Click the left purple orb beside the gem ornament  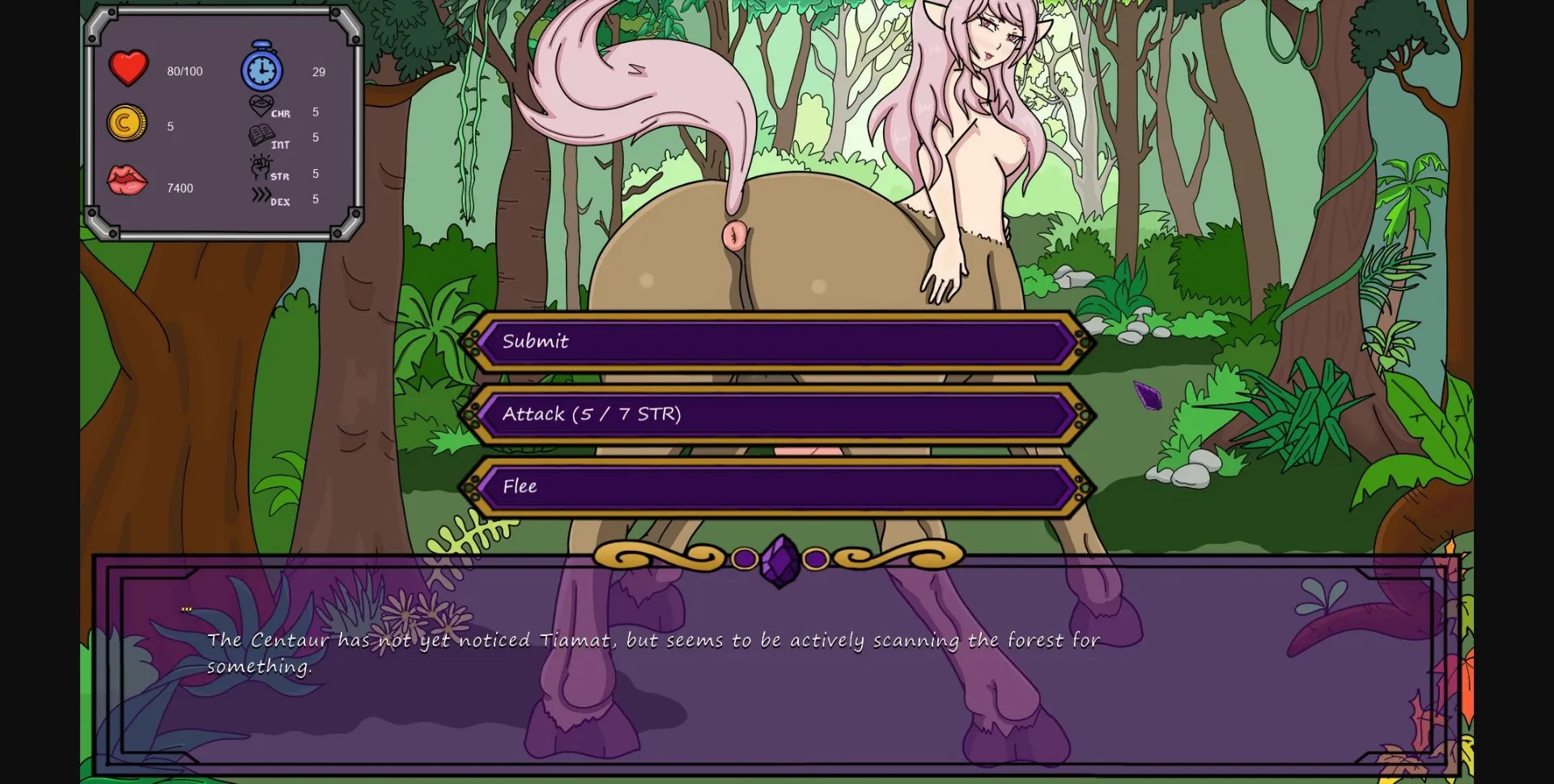point(744,557)
